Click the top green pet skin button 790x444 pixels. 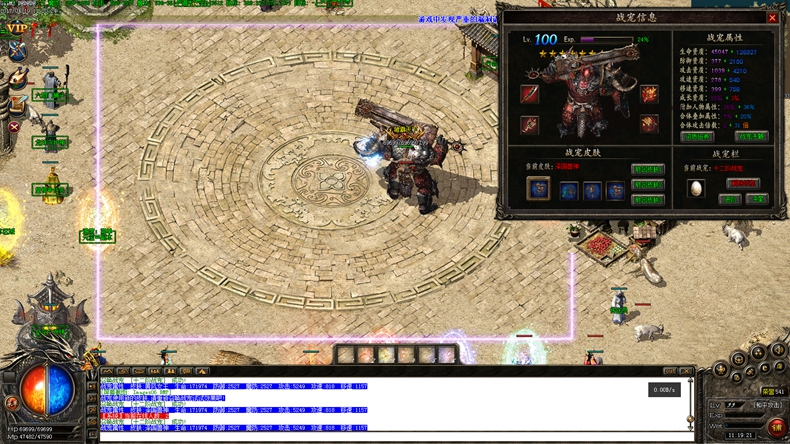click(x=648, y=170)
